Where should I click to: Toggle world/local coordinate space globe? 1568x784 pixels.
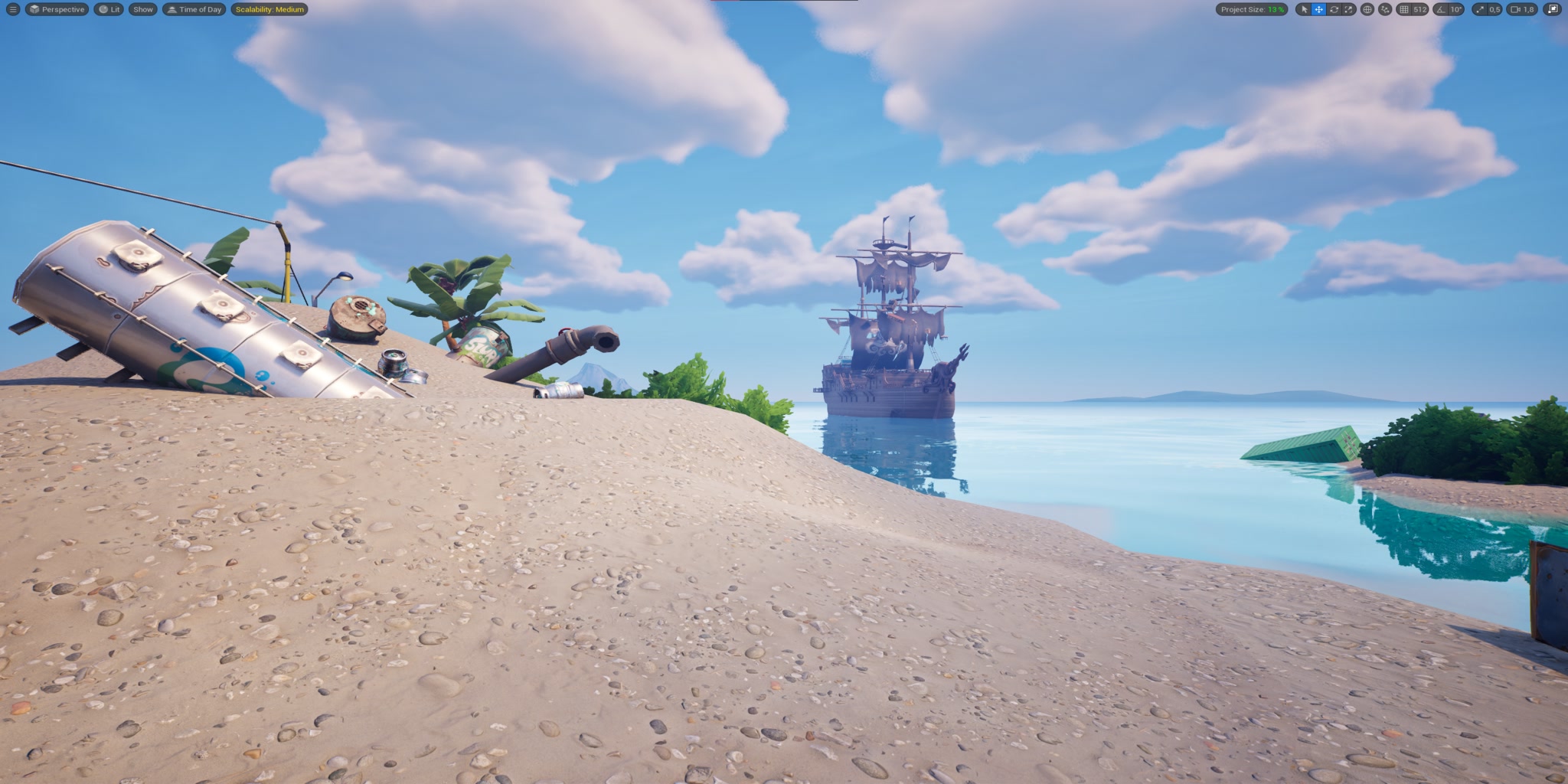pyautogui.click(x=1367, y=10)
